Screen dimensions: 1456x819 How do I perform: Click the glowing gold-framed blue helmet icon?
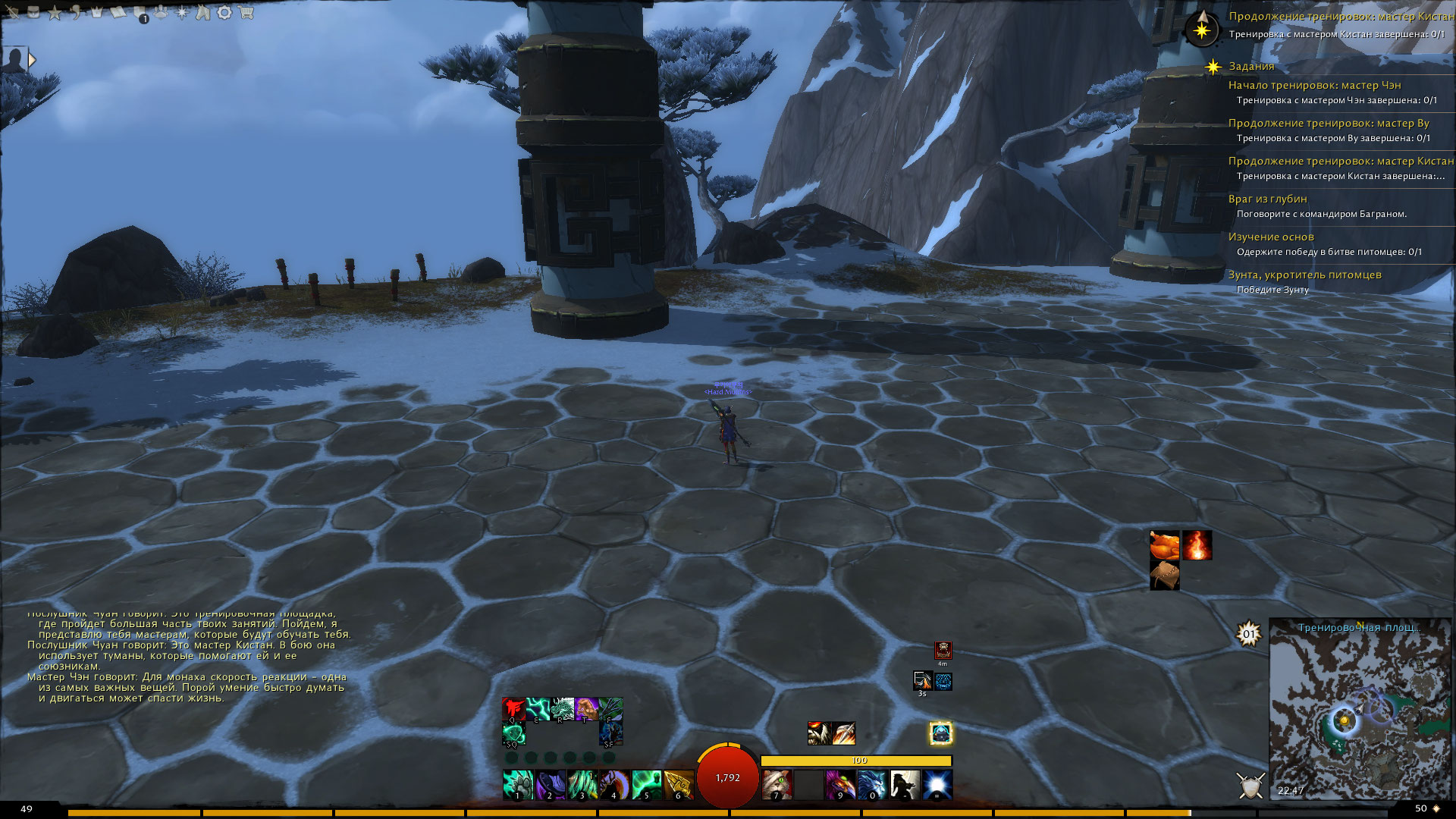(940, 733)
